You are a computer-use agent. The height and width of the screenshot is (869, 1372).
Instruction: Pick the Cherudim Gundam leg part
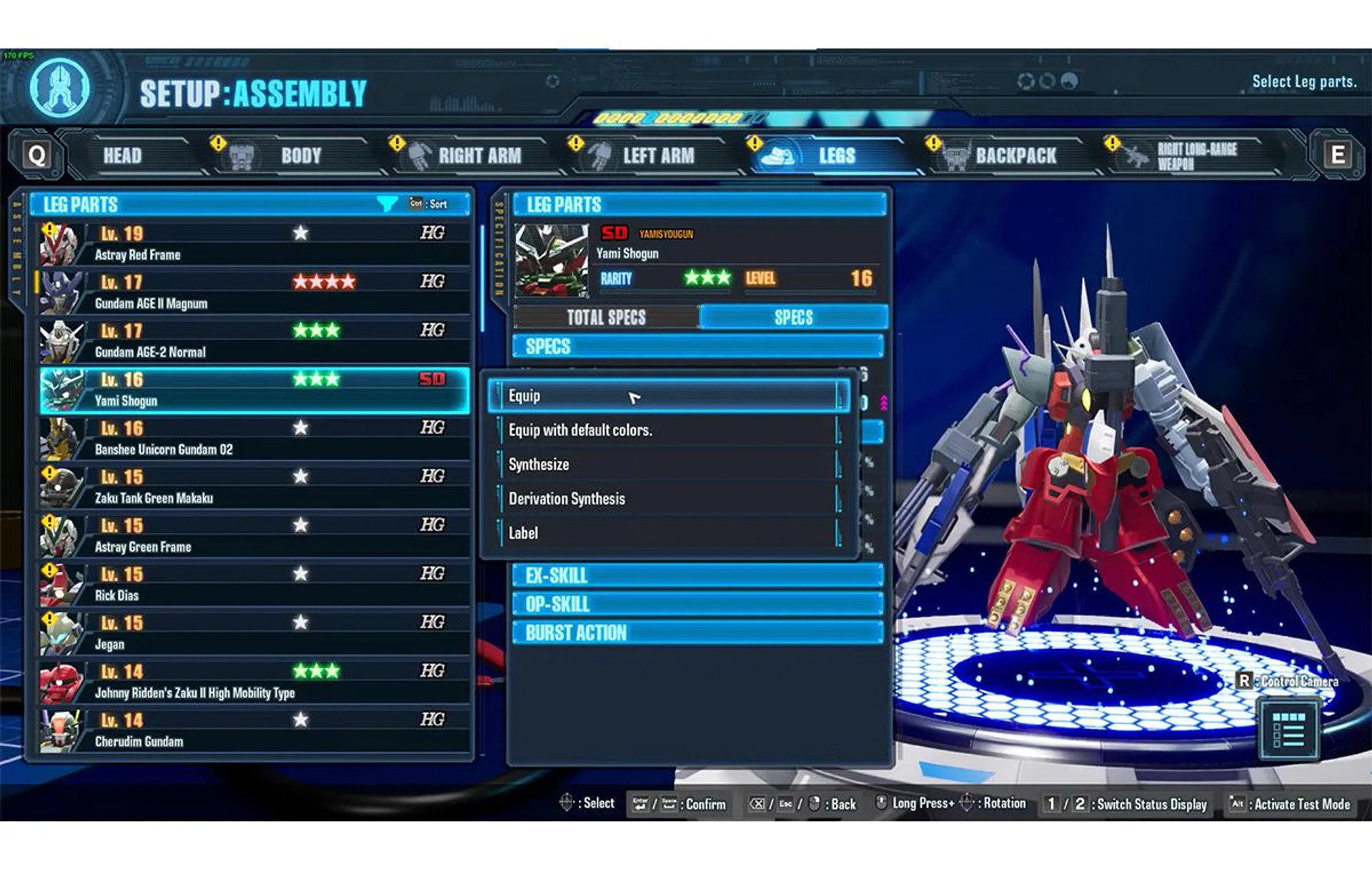pos(254,730)
